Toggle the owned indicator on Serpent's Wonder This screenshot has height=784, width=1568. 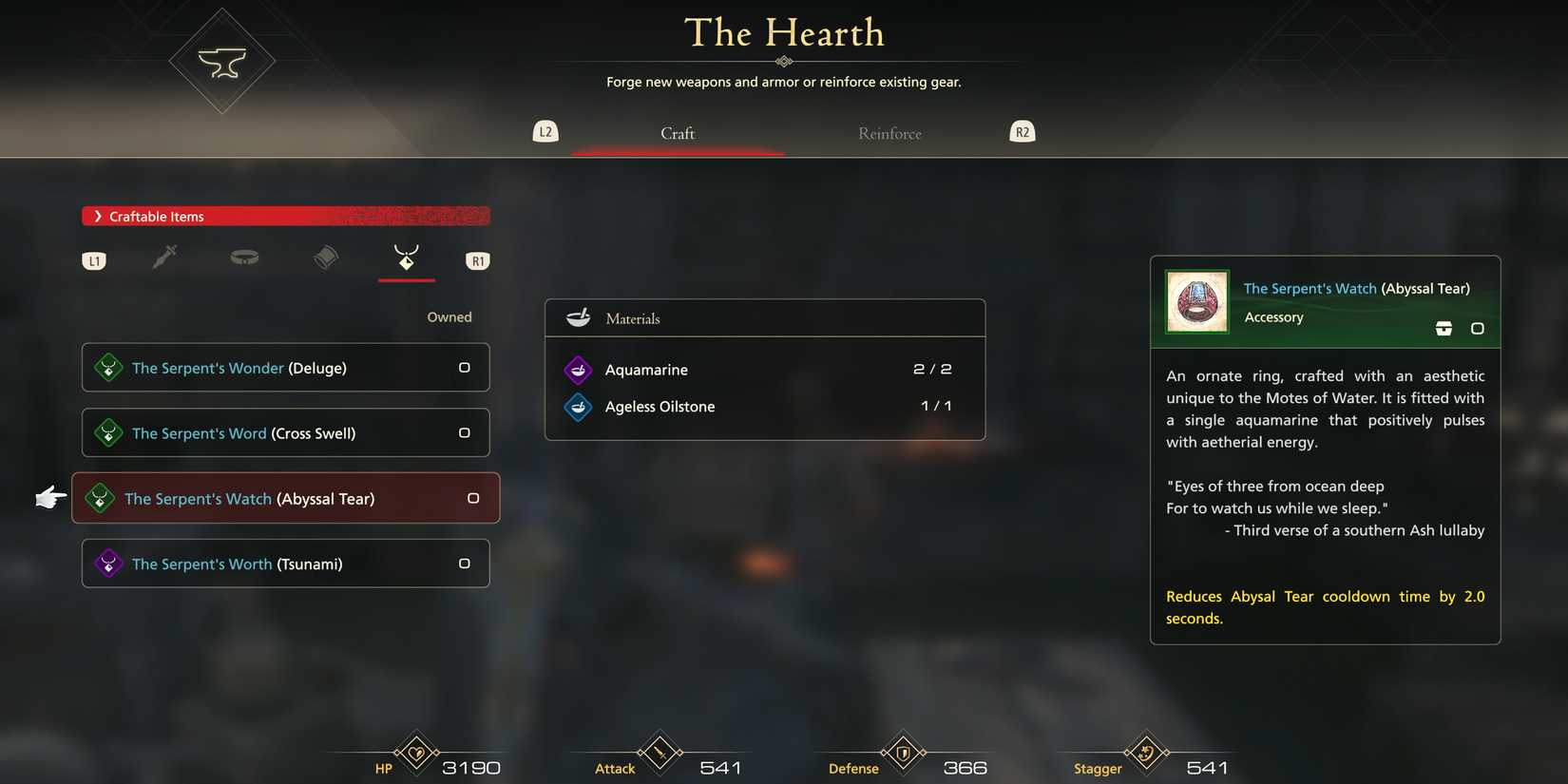pos(465,368)
